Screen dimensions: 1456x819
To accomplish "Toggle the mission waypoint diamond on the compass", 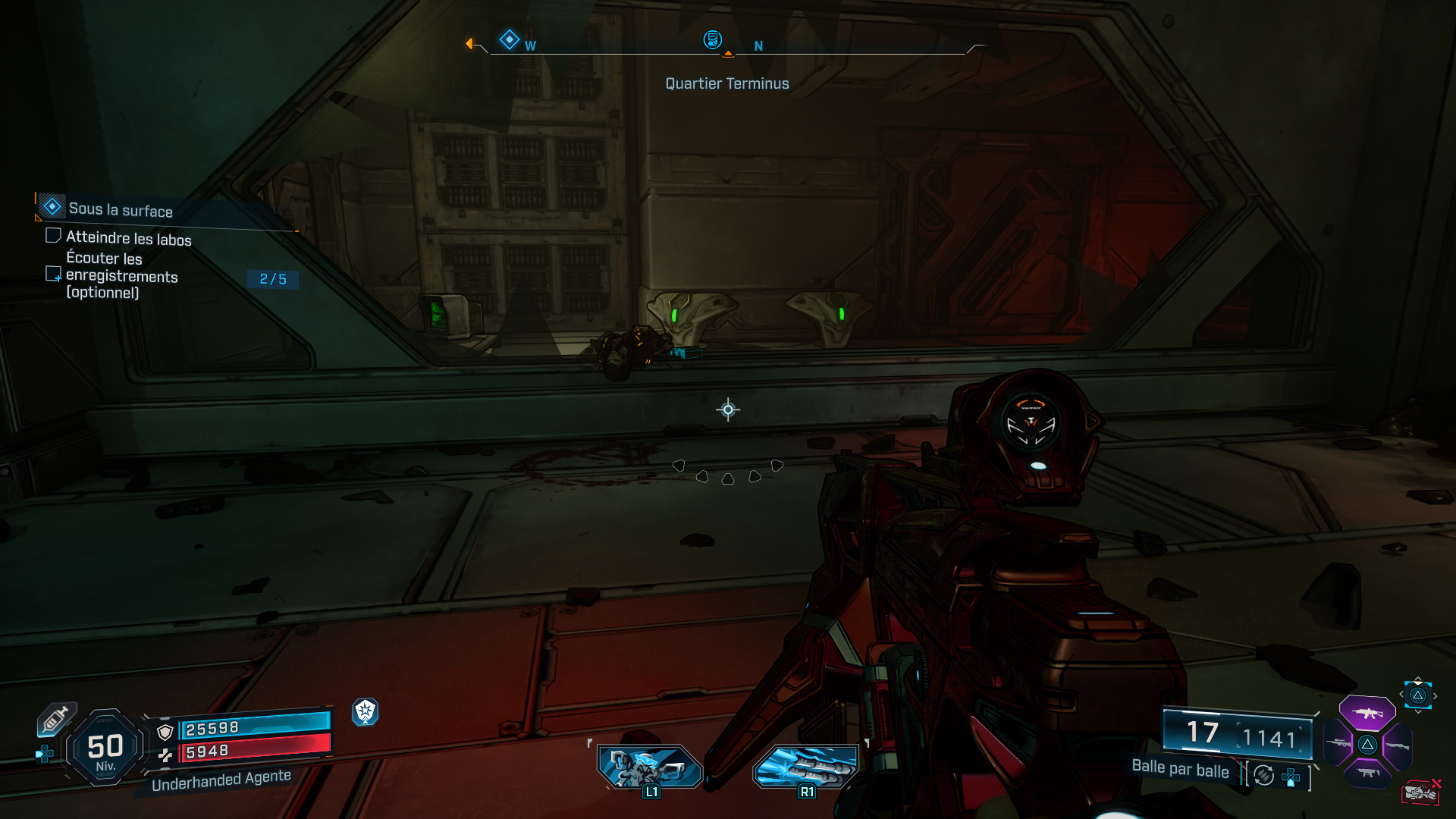I will pyautogui.click(x=510, y=40).
